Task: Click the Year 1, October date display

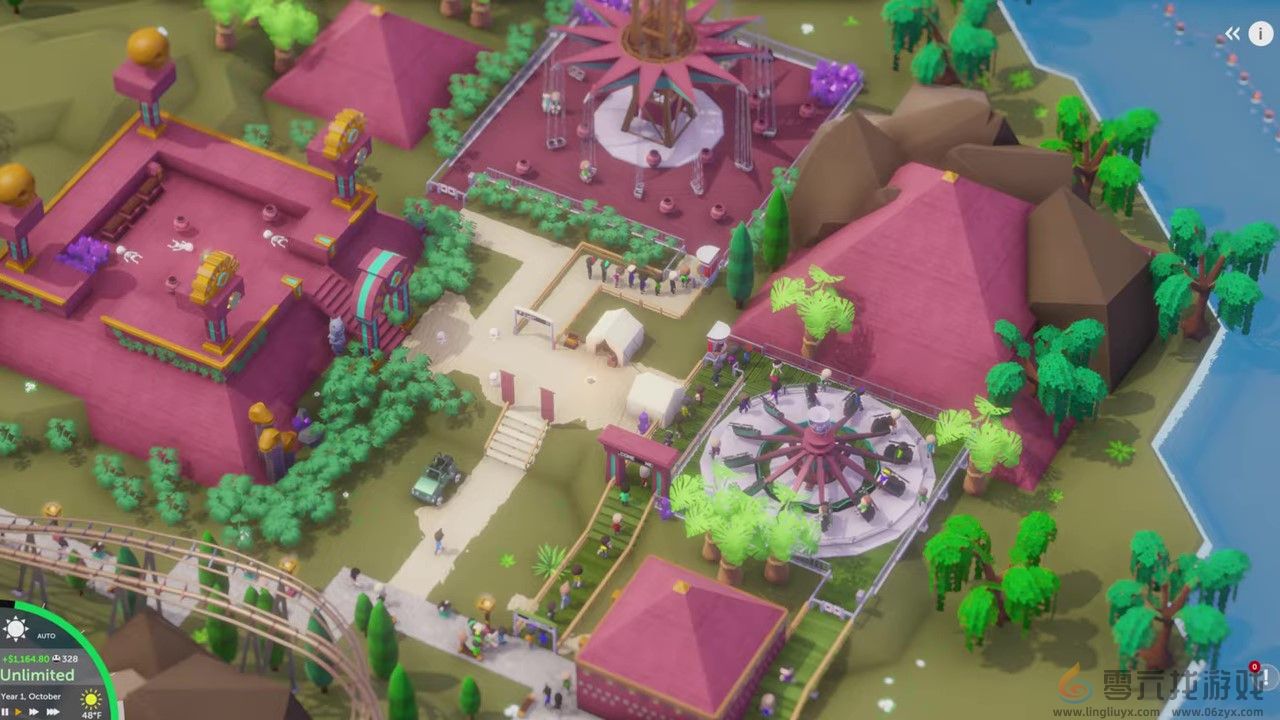Action: [31, 696]
